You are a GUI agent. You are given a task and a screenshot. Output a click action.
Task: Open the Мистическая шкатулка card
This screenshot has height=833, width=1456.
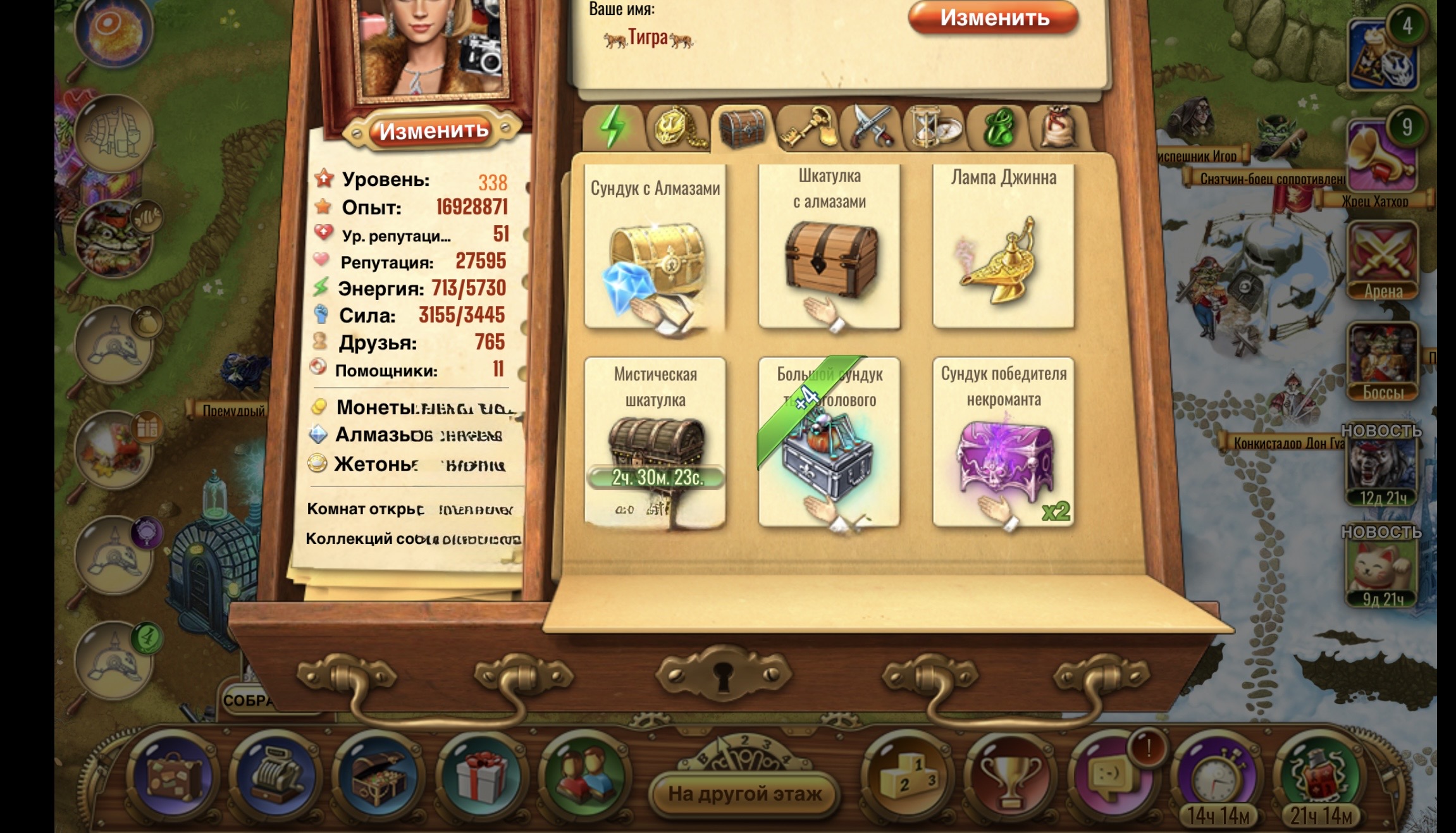(655, 443)
